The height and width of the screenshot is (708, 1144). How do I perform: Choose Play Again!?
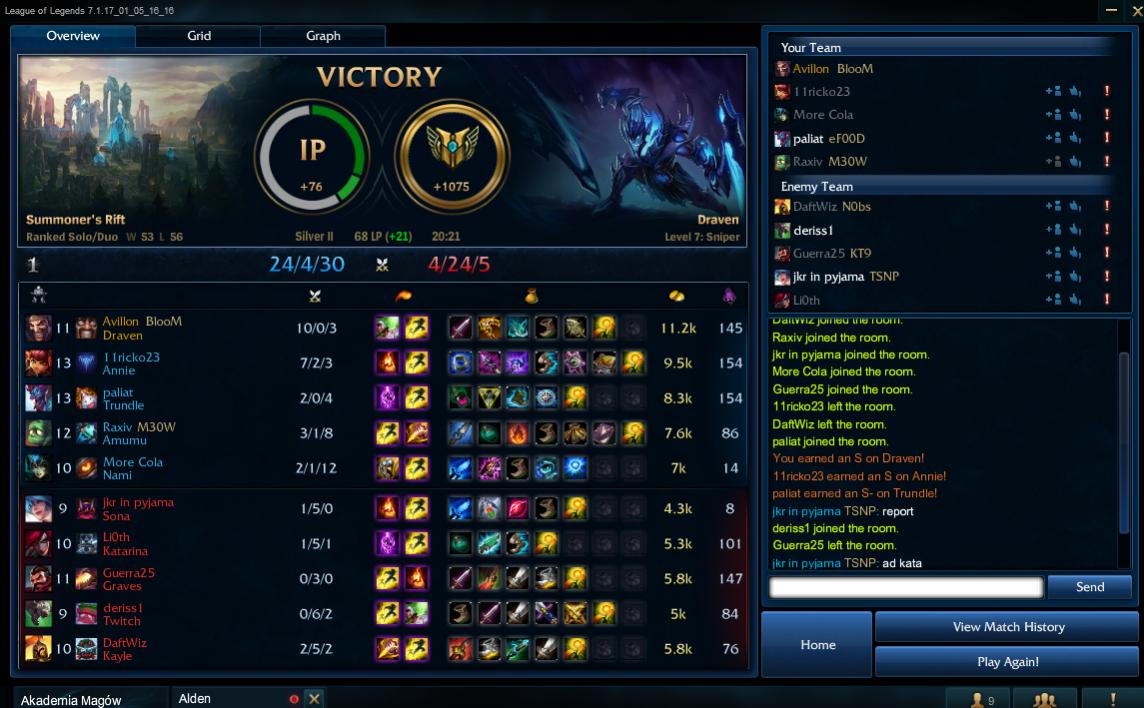pyautogui.click(x=1007, y=662)
